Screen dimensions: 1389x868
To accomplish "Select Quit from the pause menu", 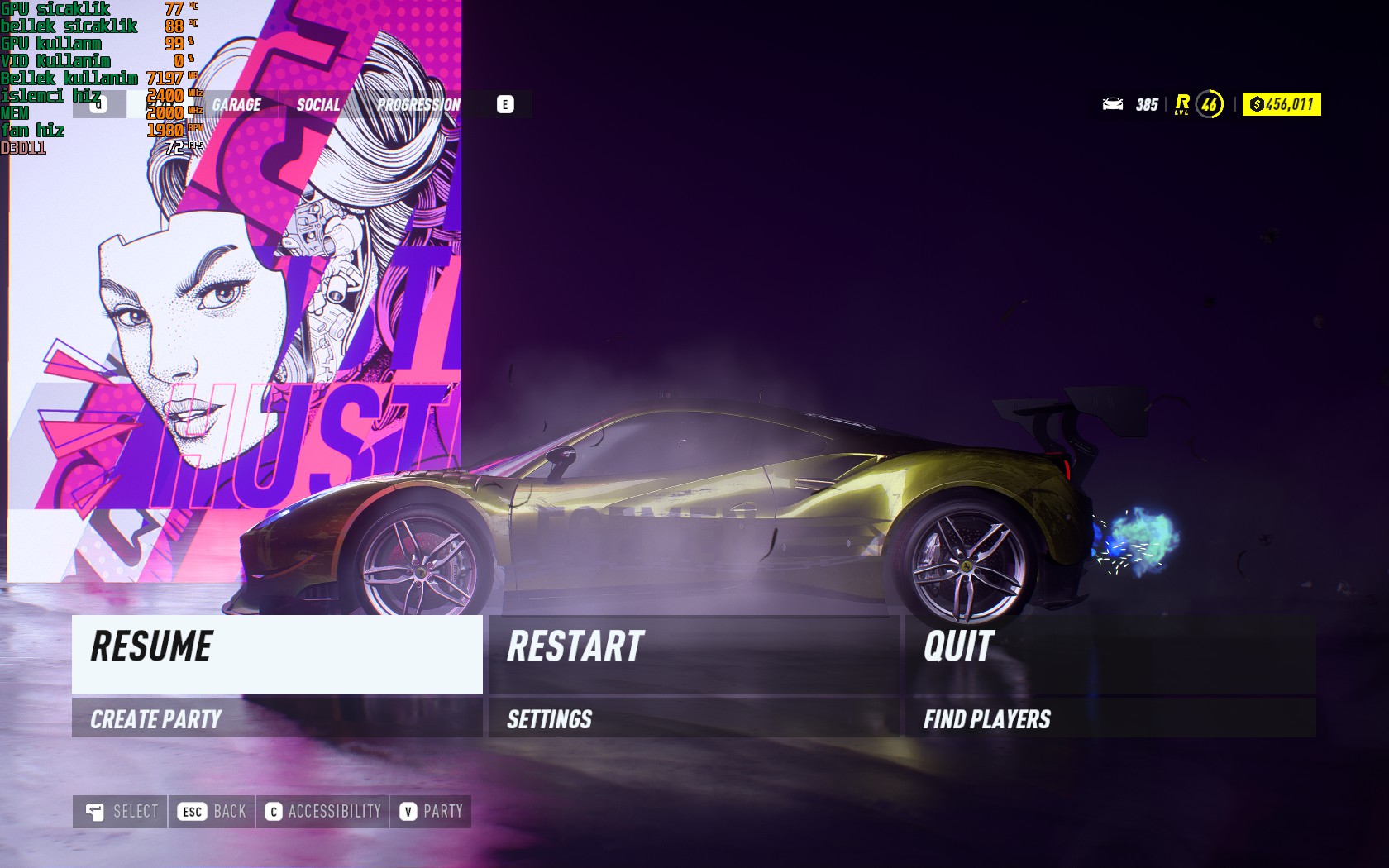I will pyautogui.click(x=1110, y=654).
